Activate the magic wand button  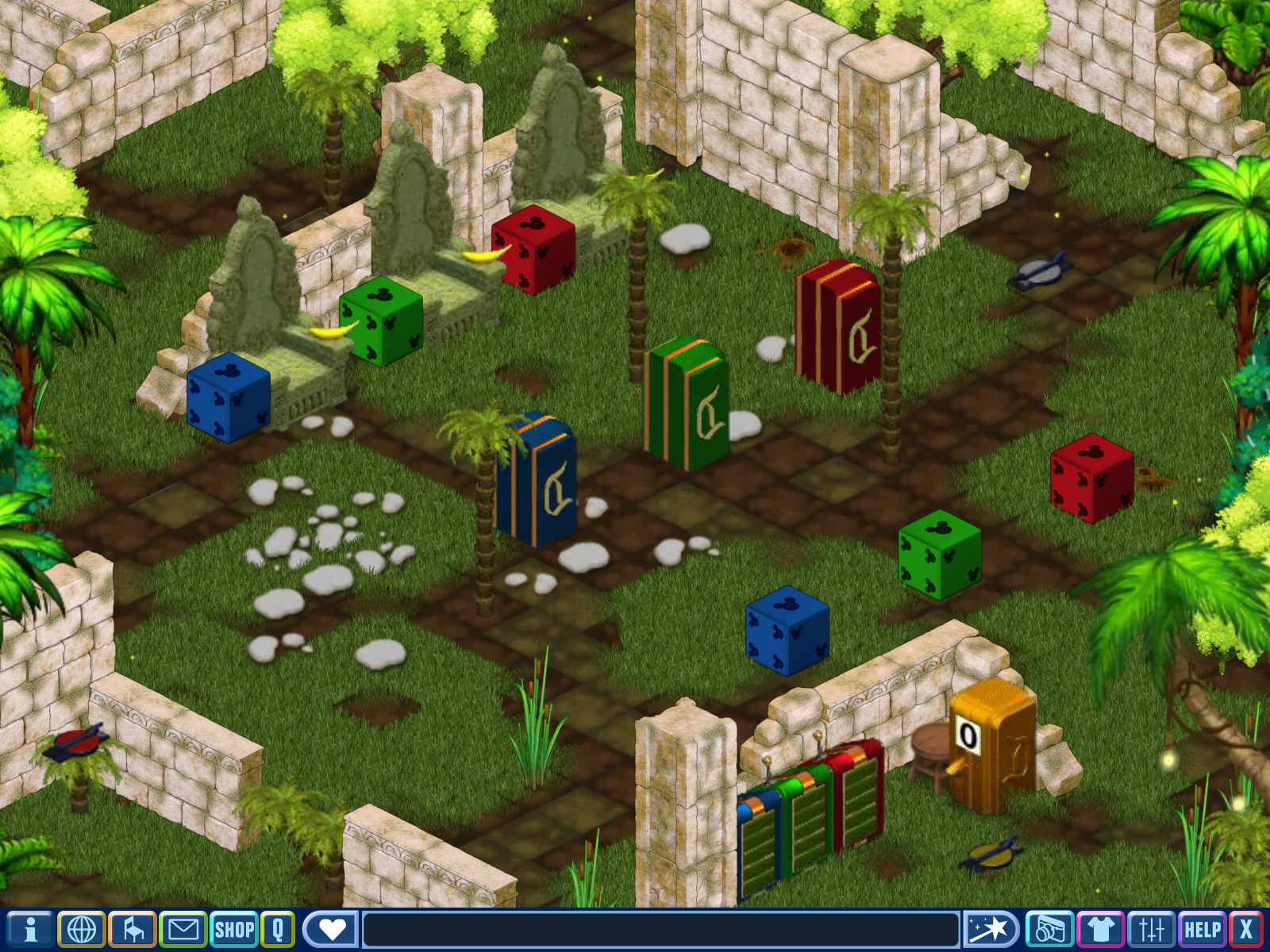pos(990,929)
